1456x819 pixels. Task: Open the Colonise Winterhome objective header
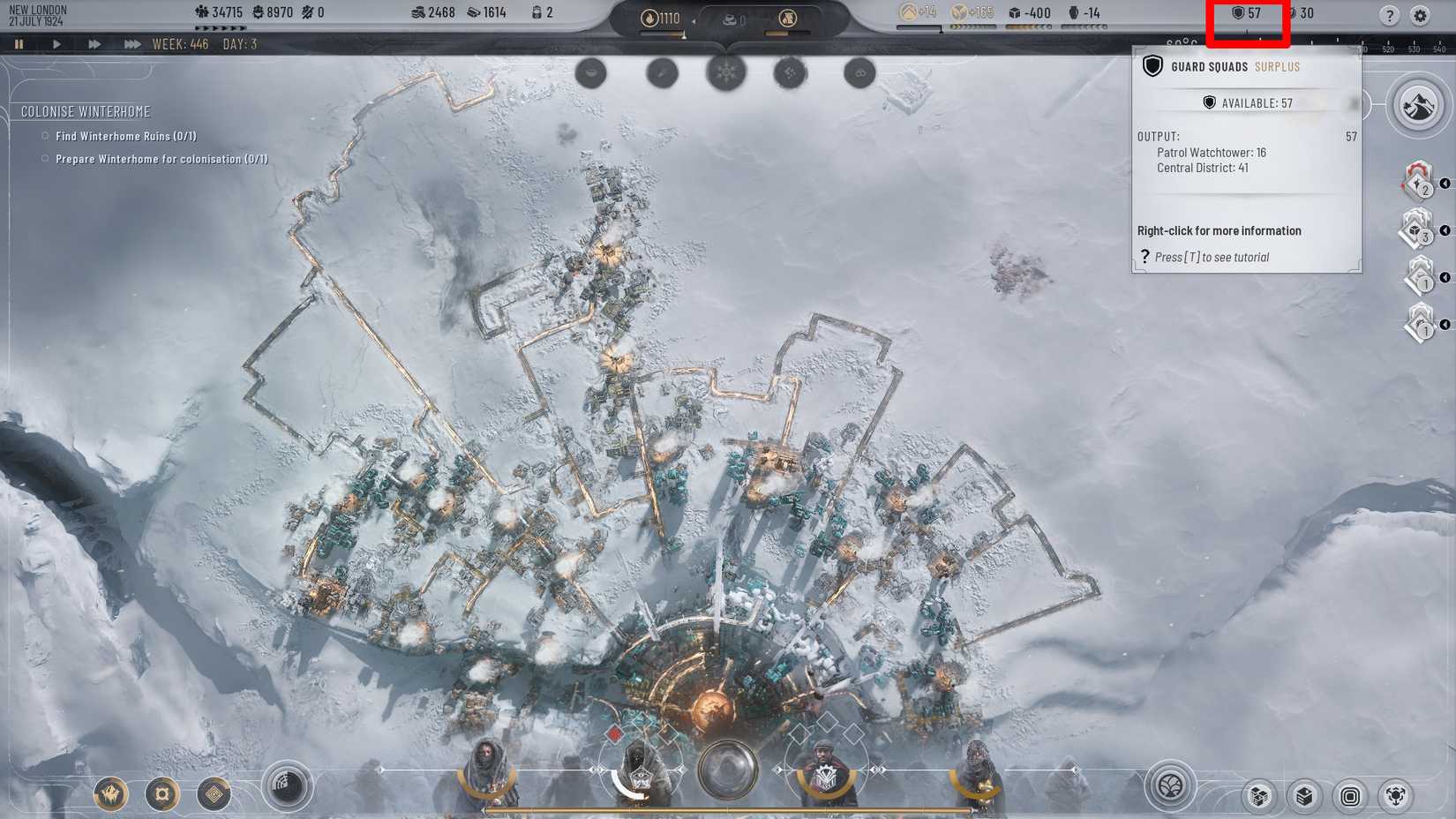pos(86,112)
